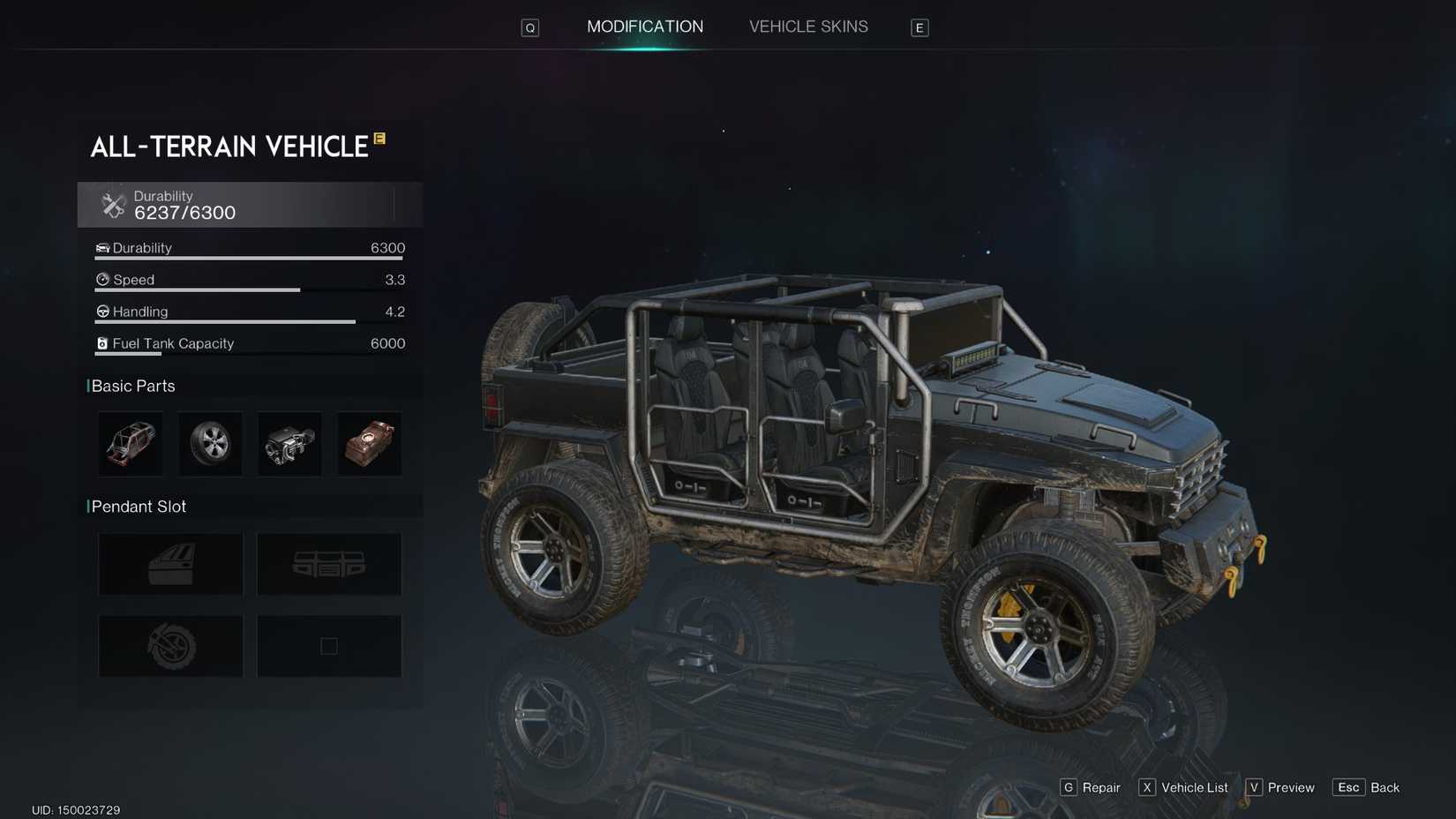The image size is (1456, 819).
Task: Click the Handling steering wheel icon
Action: tap(101, 311)
